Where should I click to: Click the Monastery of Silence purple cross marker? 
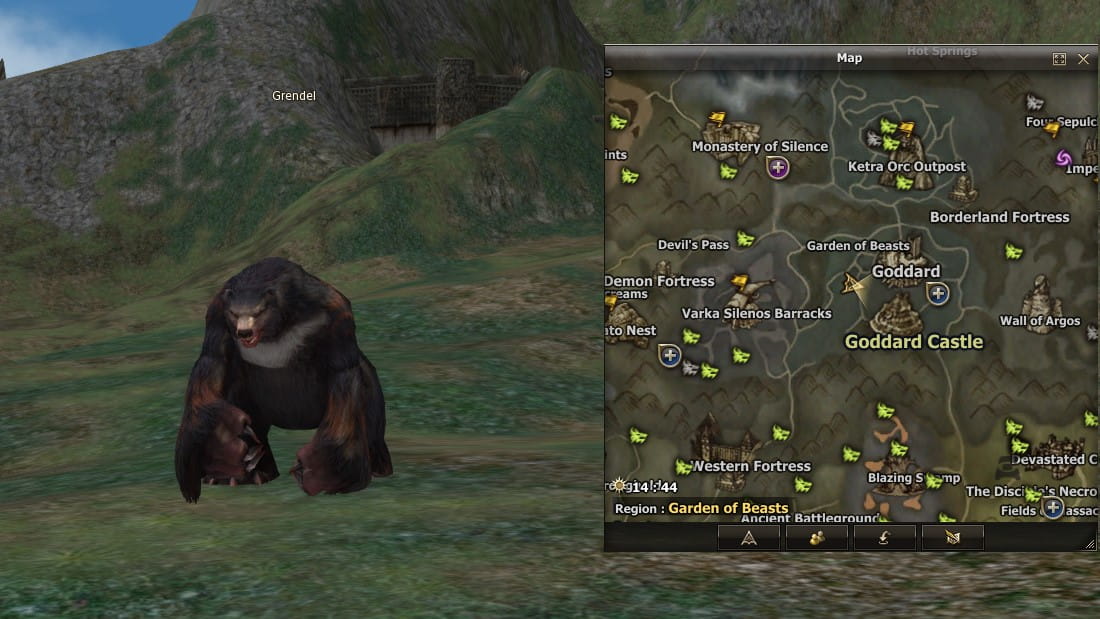tap(778, 167)
